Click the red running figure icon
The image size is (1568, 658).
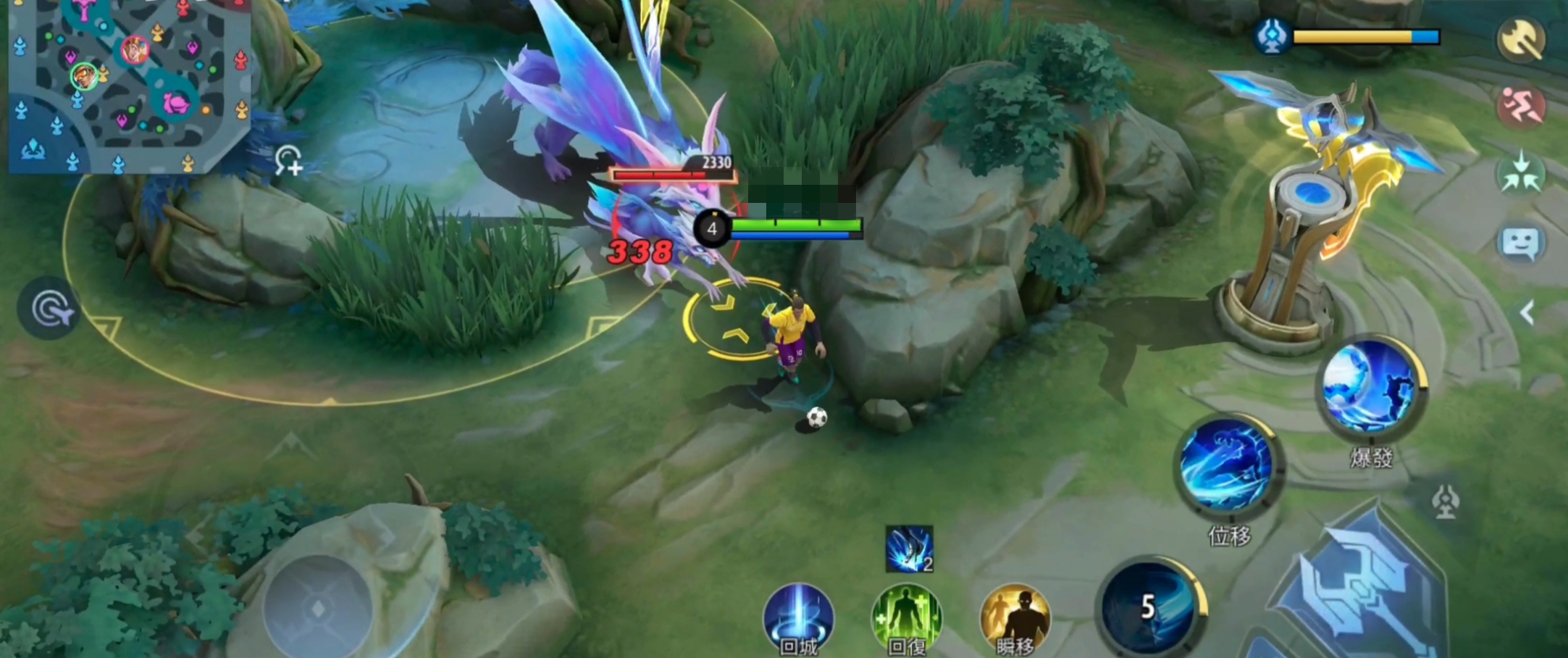coord(1521,106)
